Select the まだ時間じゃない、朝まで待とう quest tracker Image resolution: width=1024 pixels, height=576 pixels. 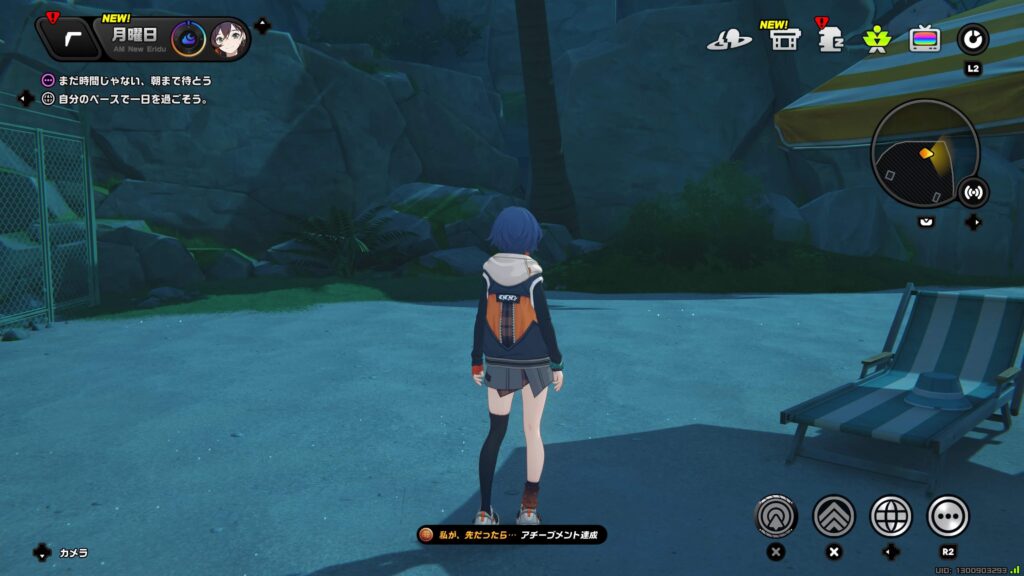click(x=130, y=80)
